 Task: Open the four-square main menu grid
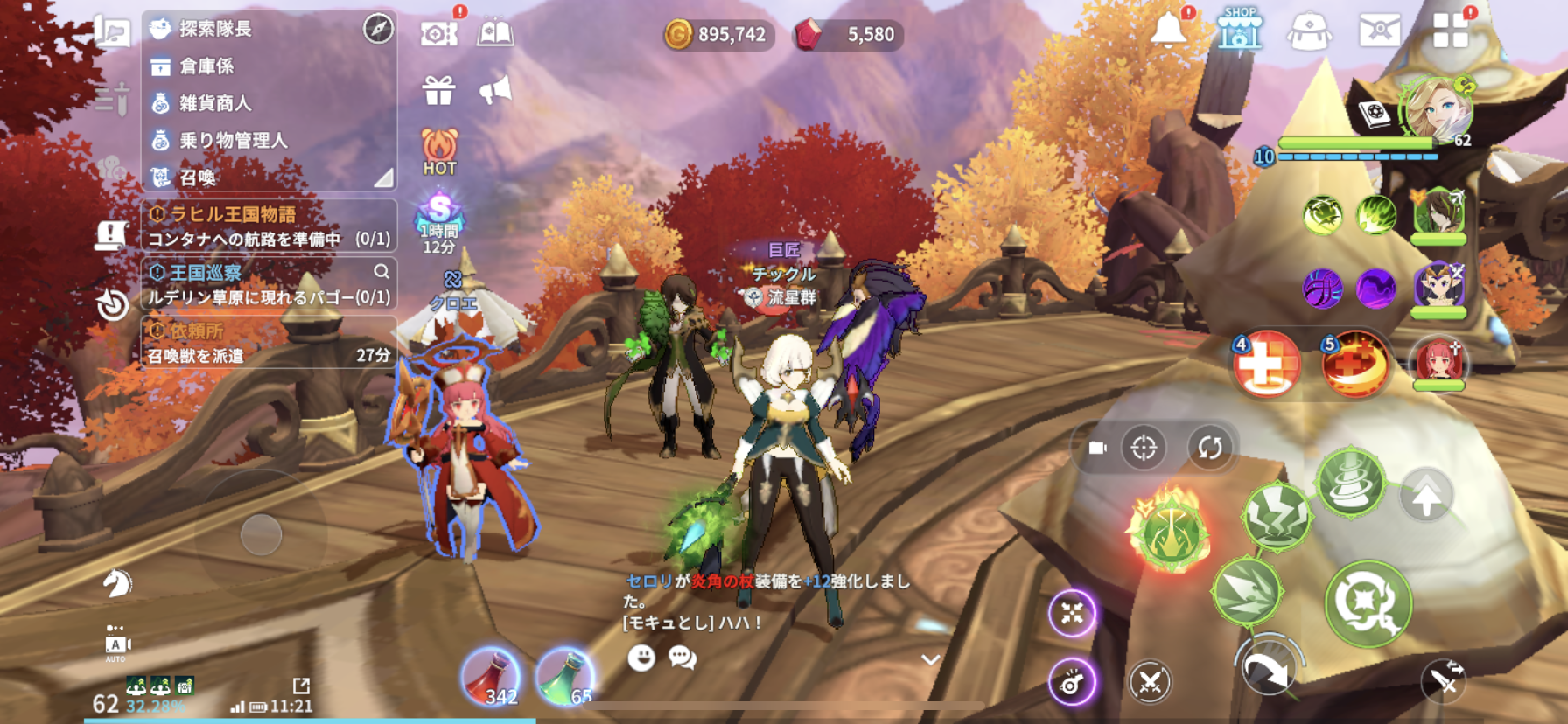(1450, 31)
